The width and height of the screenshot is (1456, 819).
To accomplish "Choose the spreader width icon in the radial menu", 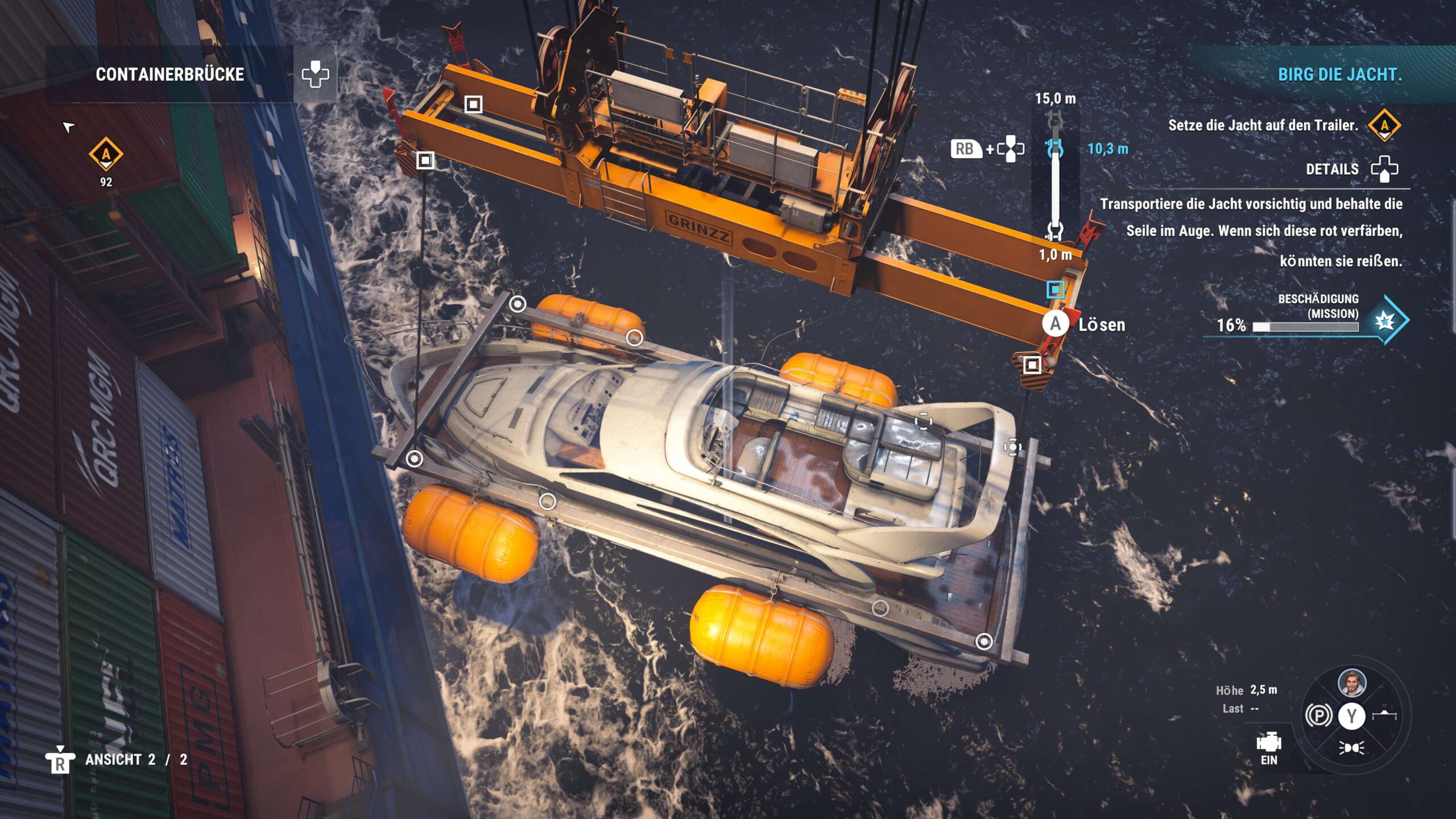I will [x=1384, y=715].
